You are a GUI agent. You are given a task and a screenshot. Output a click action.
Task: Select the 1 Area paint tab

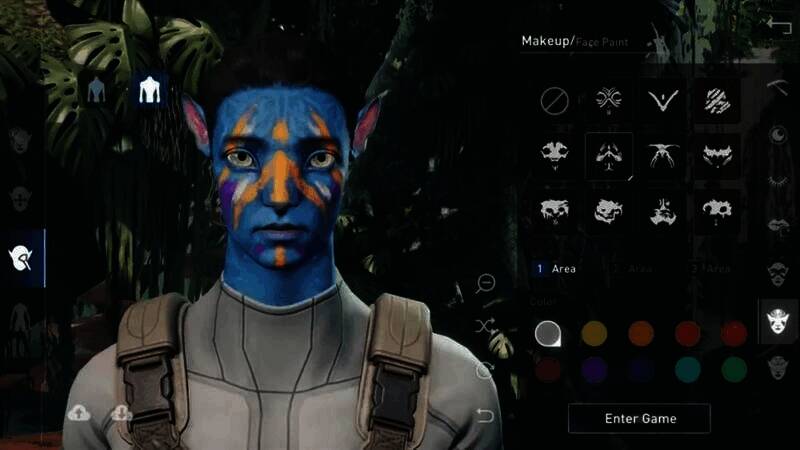click(556, 269)
